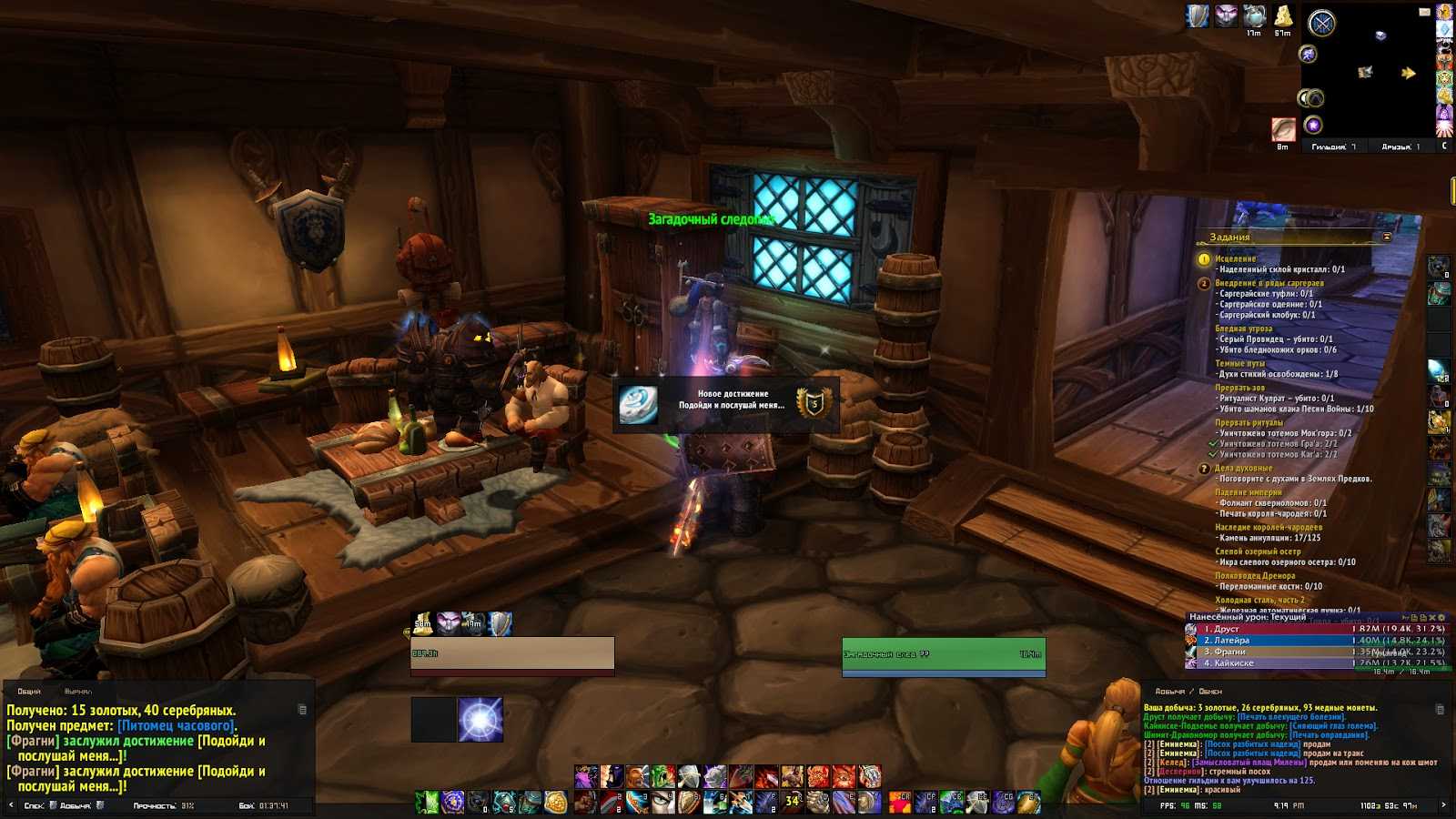The width and height of the screenshot is (1456, 819).
Task: Select 'Внедрение в ряды саргереев' quest entry
Action: click(x=1269, y=283)
